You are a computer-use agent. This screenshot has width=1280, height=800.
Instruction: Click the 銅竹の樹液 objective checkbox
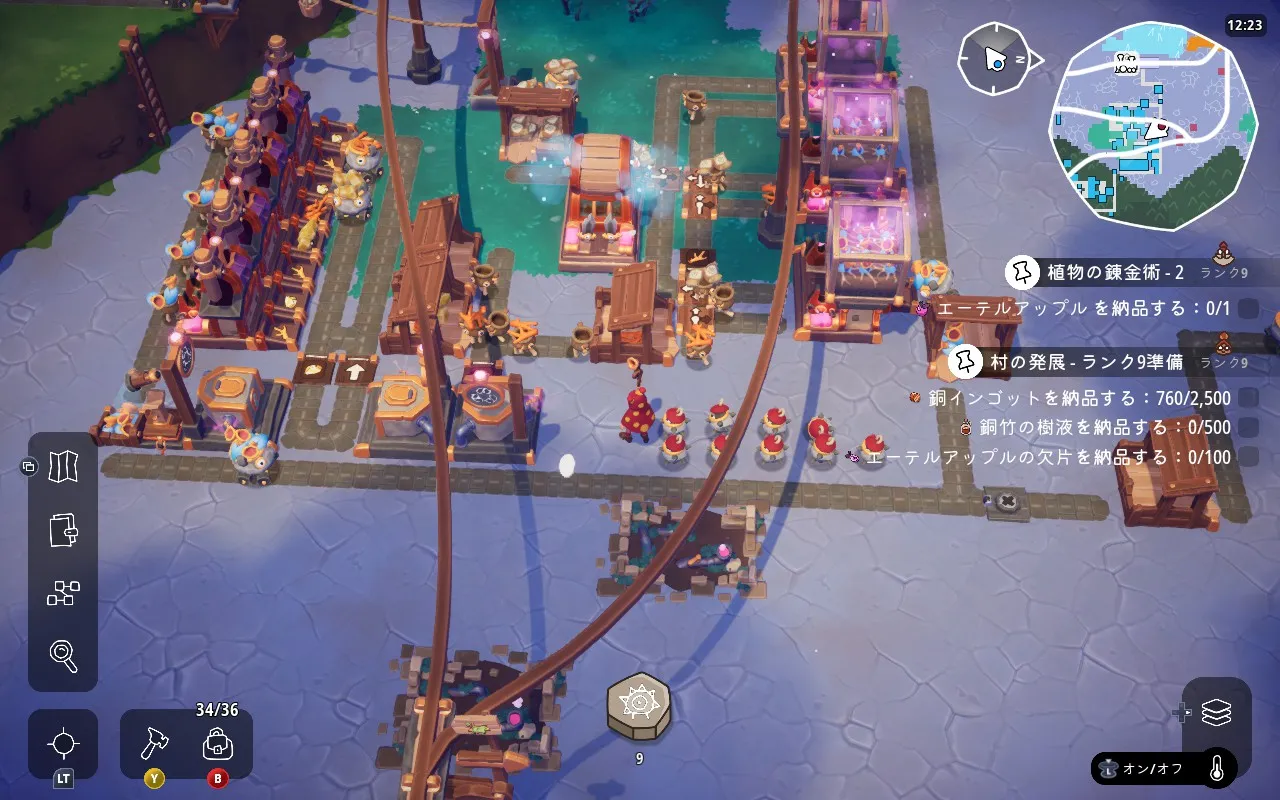(x=1248, y=427)
